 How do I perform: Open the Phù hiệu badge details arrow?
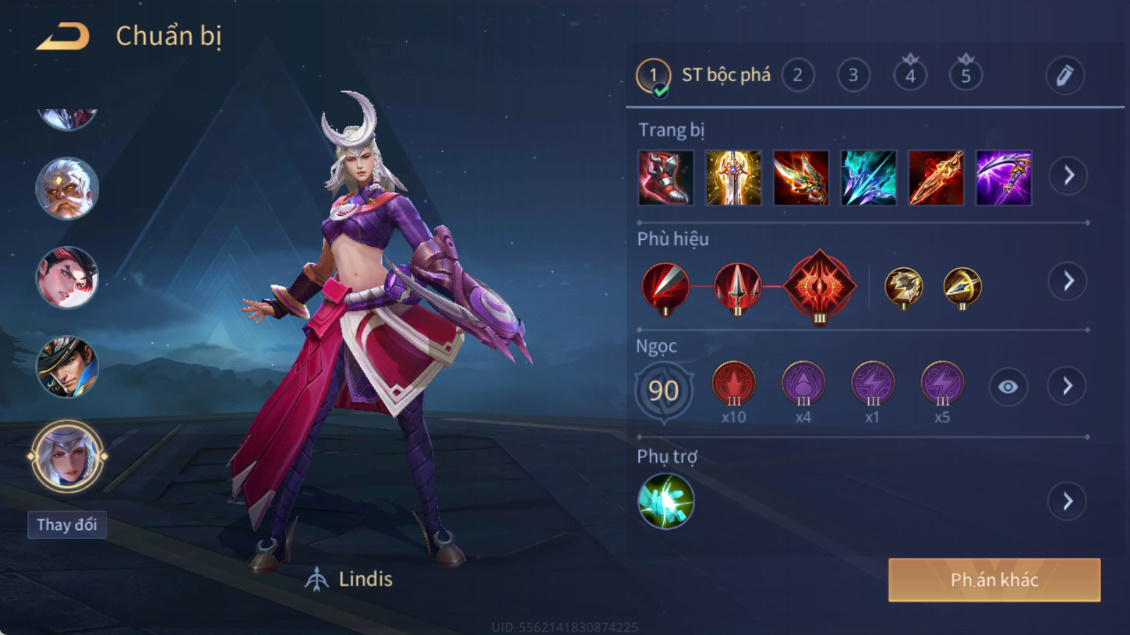click(x=1068, y=281)
